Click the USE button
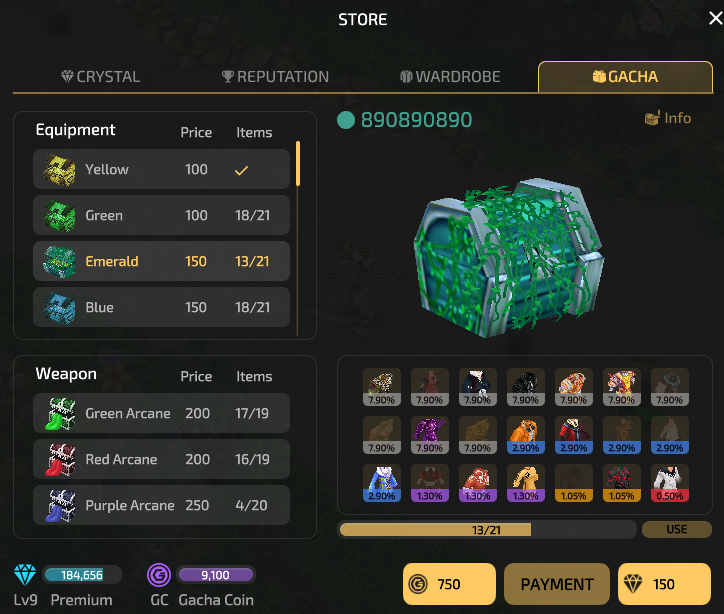Viewport: 724px width, 614px height. (677, 529)
